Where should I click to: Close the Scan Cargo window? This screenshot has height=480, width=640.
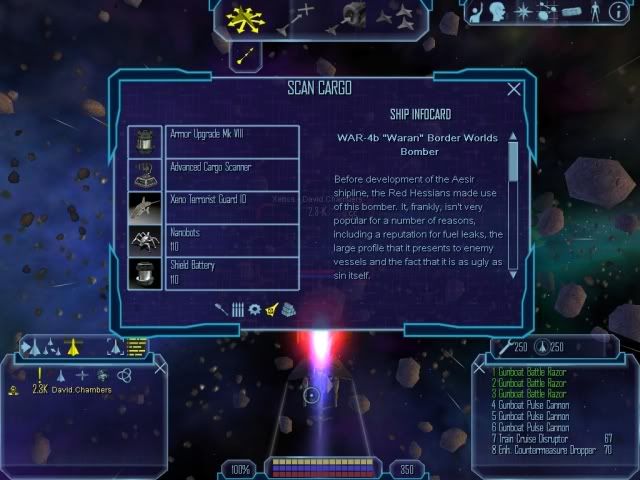coord(514,89)
